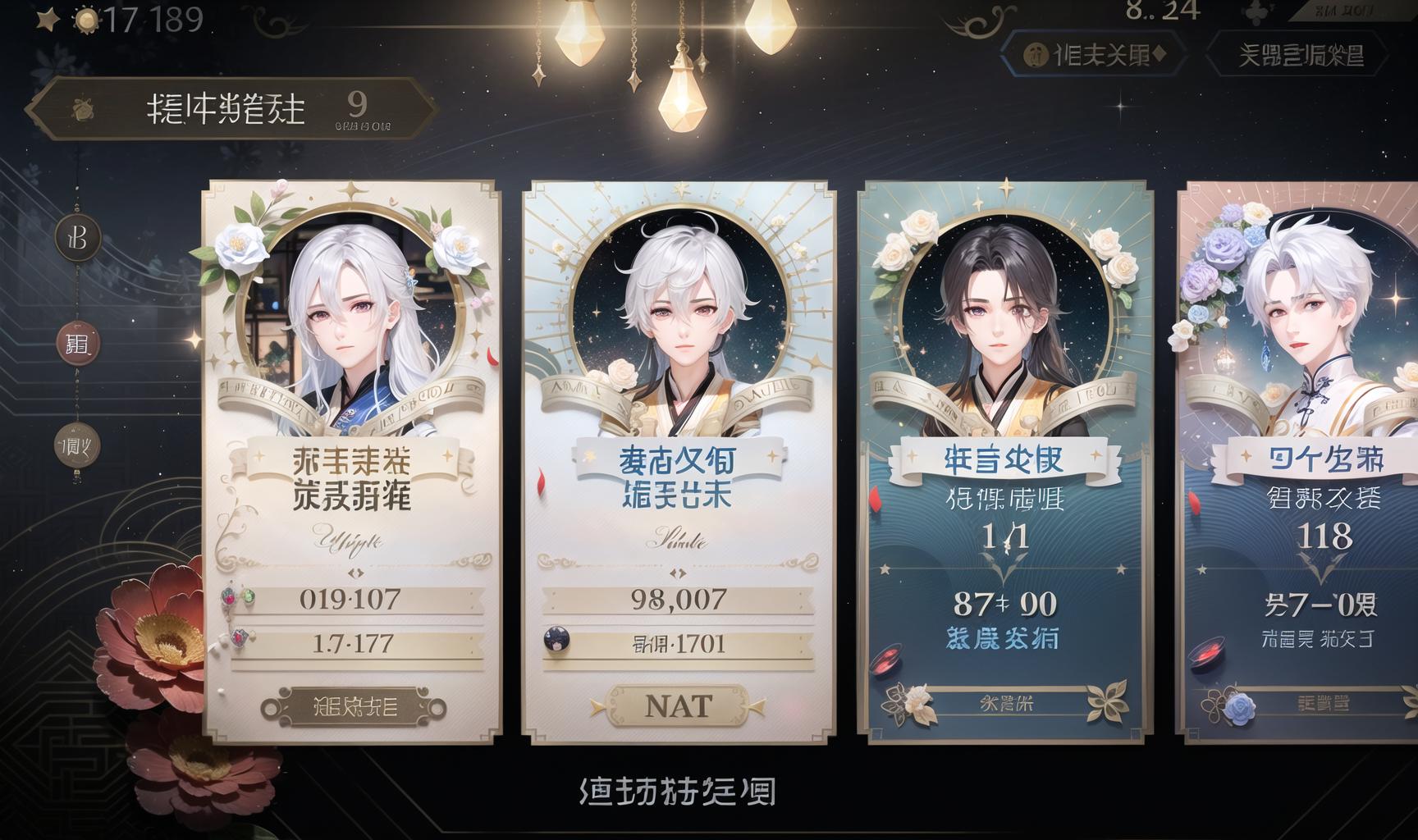Screen dimensions: 1418x840
Task: Toggle the green gem pin next to 019·107
Action: click(x=249, y=597)
